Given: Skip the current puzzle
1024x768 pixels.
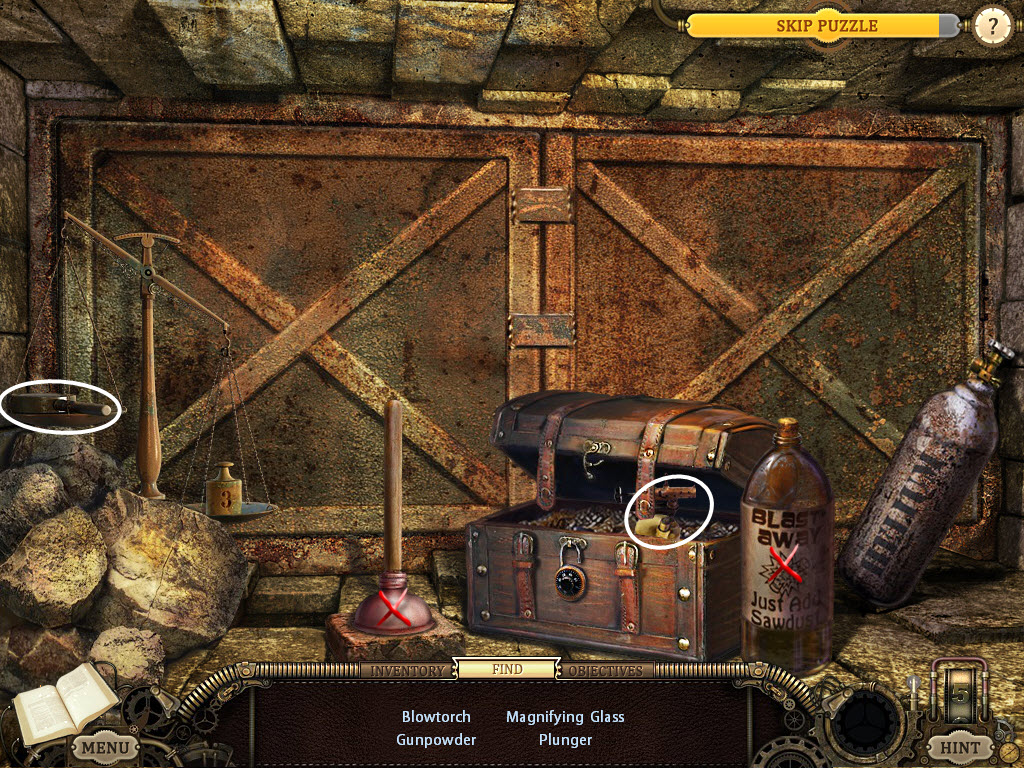Looking at the screenshot, I should 826,26.
